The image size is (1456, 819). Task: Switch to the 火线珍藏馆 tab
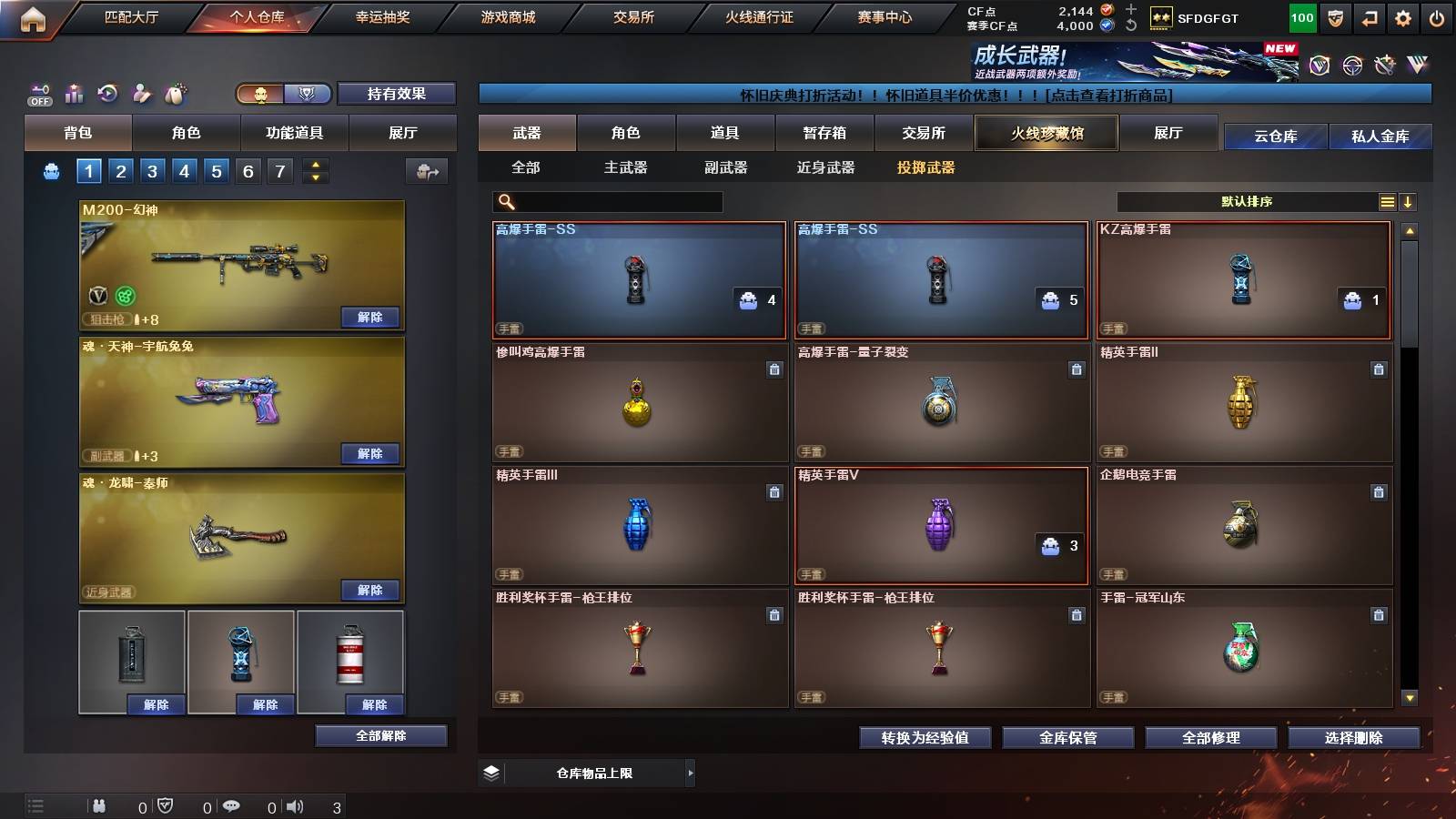1046,133
